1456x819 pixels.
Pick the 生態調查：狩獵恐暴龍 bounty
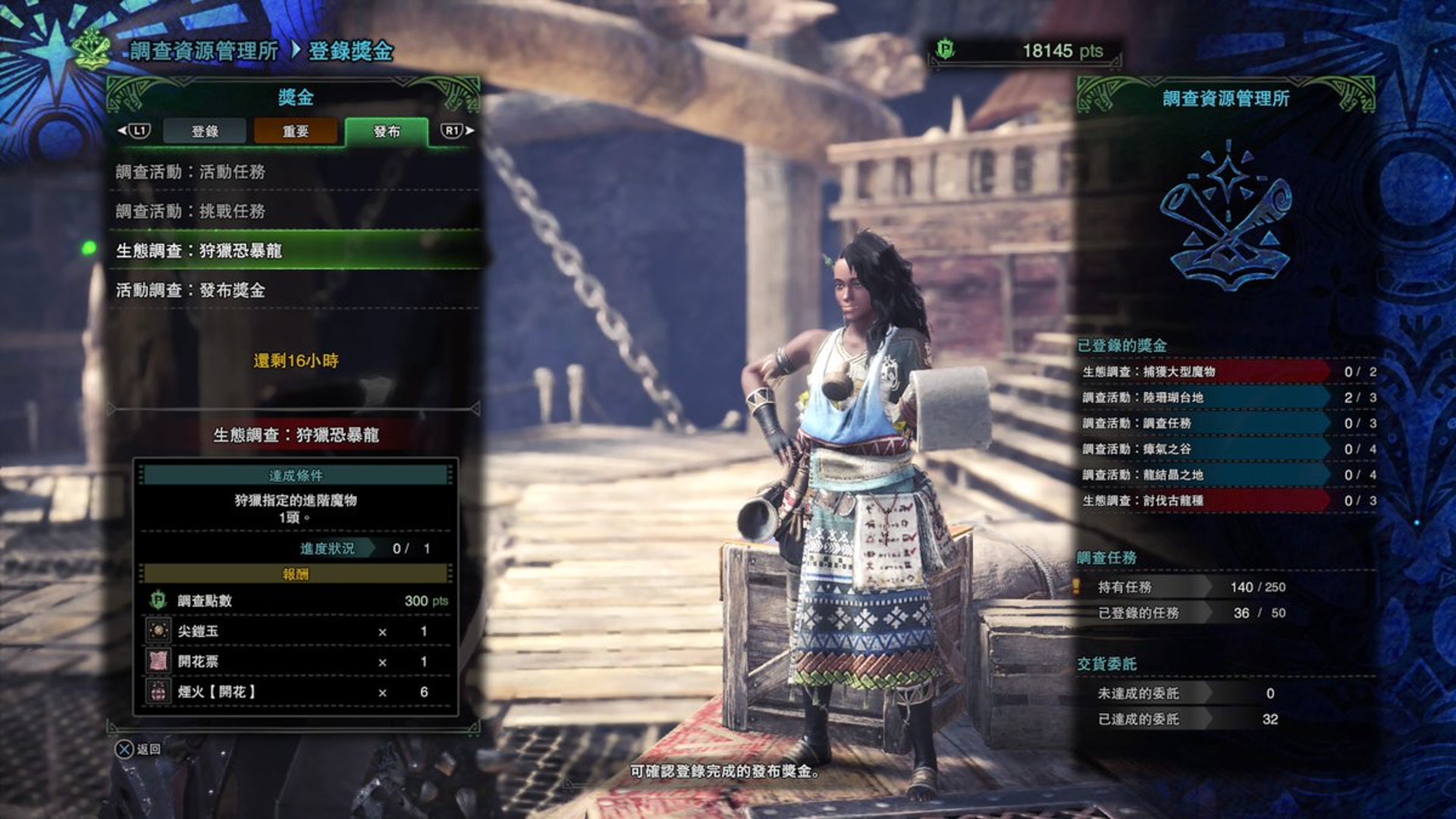coord(294,251)
